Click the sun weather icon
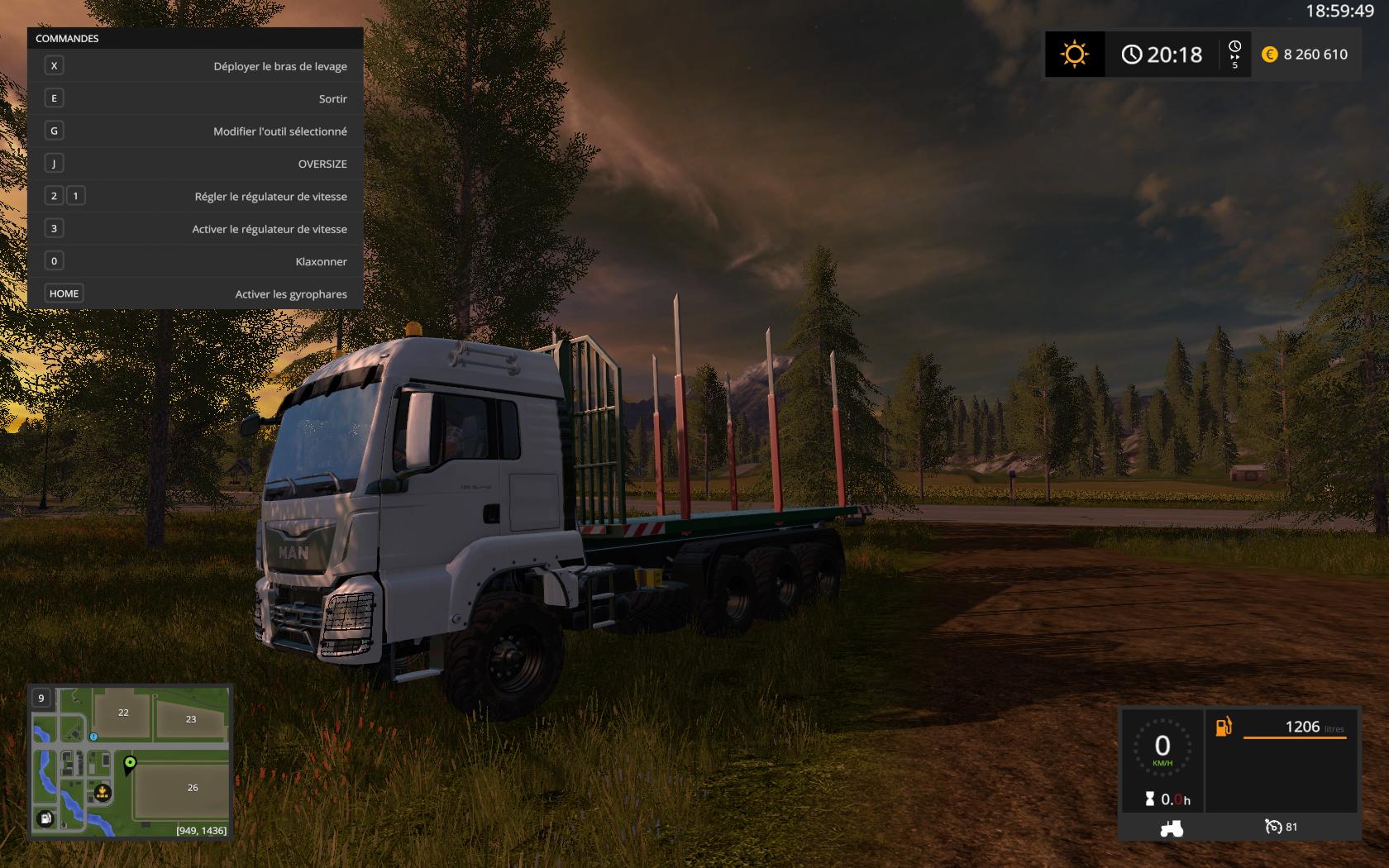This screenshot has width=1389, height=868. click(1074, 55)
